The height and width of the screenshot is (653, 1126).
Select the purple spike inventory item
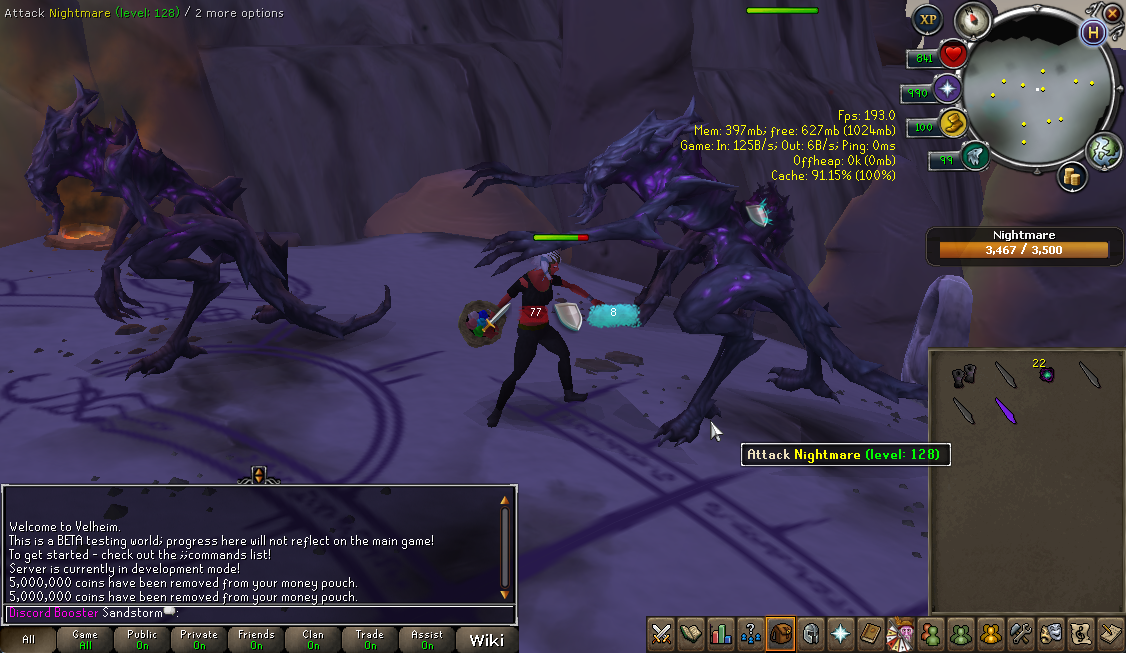(x=1006, y=410)
